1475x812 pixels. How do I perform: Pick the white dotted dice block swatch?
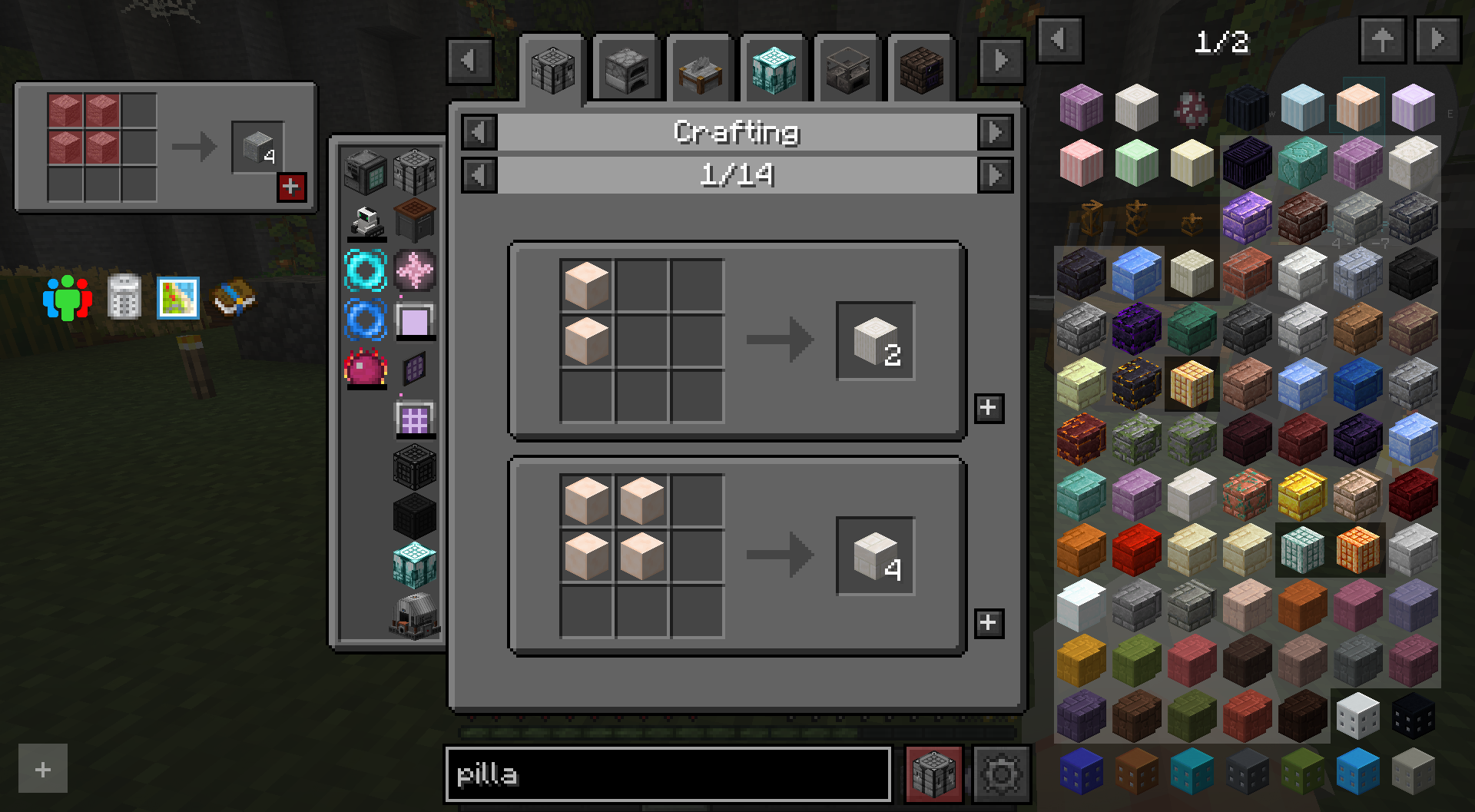[1357, 715]
